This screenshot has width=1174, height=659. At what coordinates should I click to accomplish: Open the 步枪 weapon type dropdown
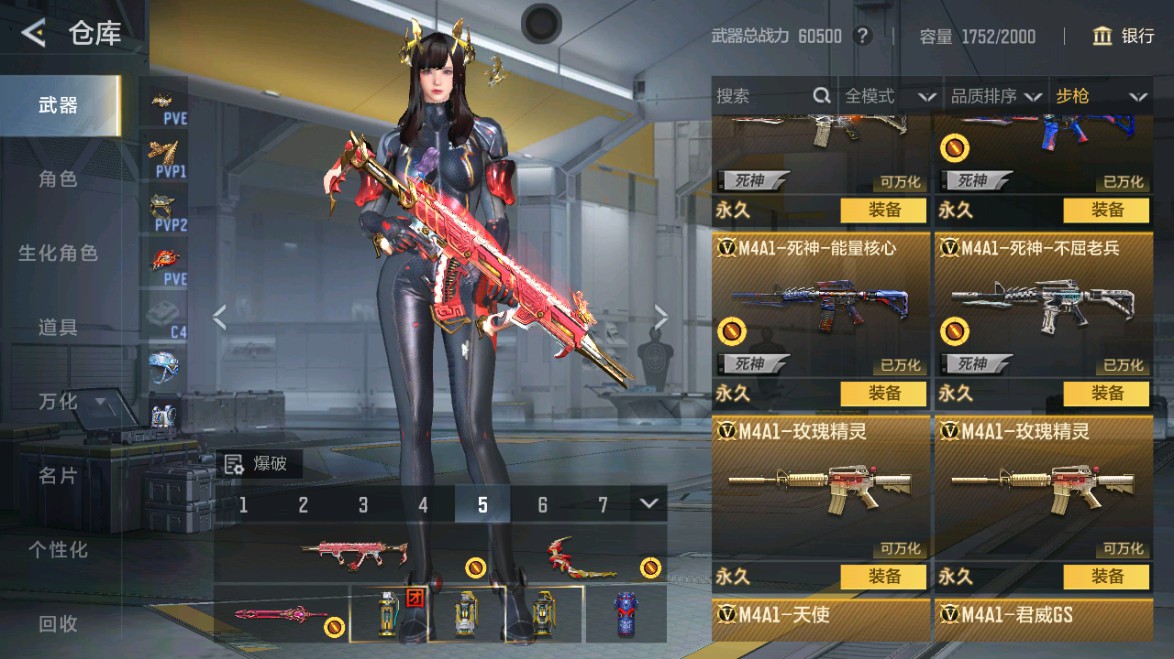click(1099, 96)
